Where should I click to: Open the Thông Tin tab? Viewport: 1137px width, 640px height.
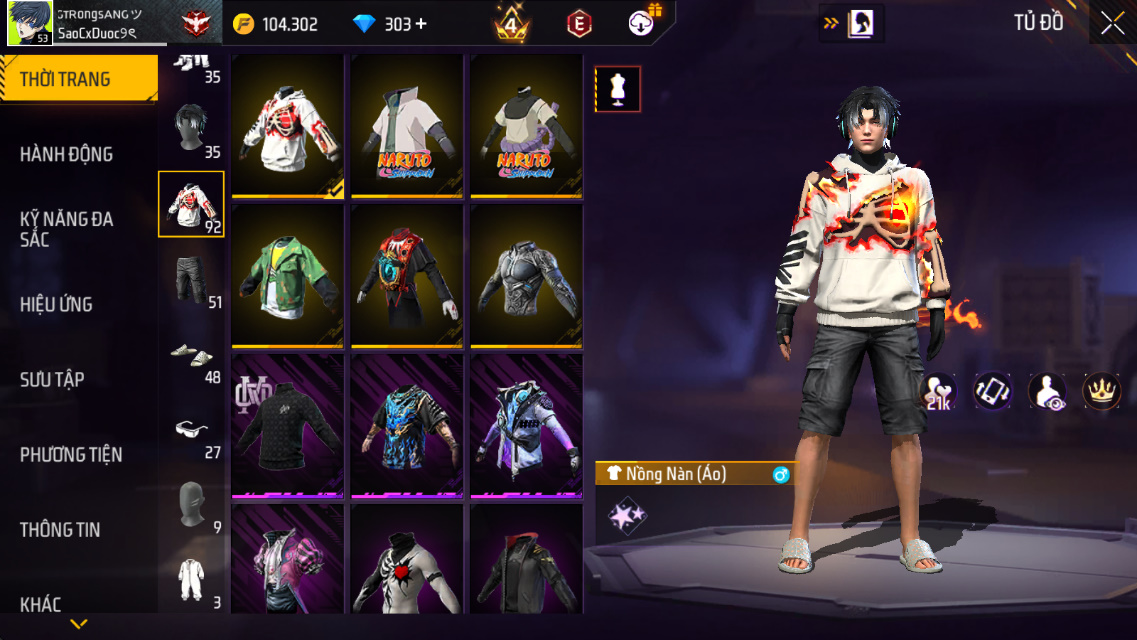[60, 529]
